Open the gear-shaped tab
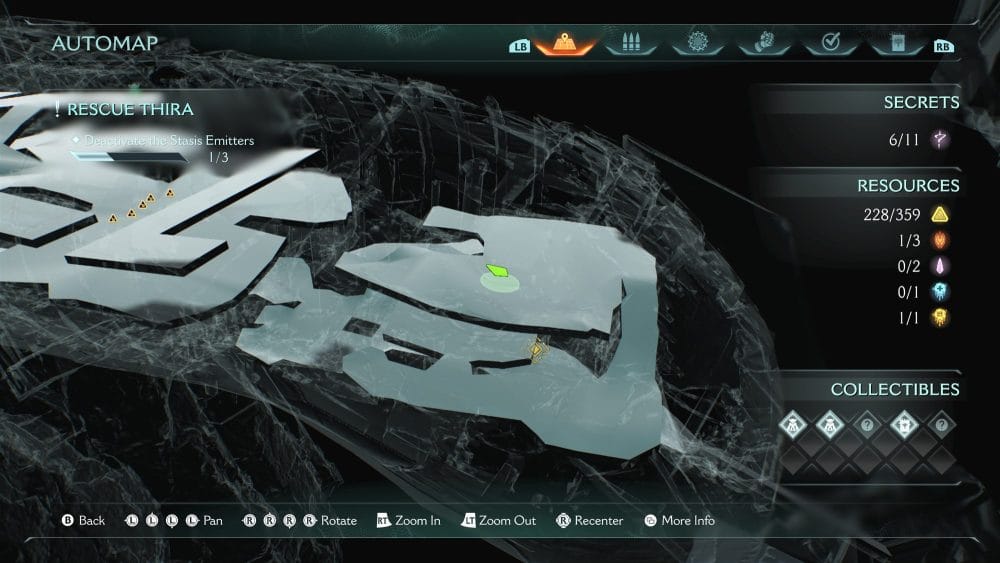The height and width of the screenshot is (563, 1000). [697, 44]
